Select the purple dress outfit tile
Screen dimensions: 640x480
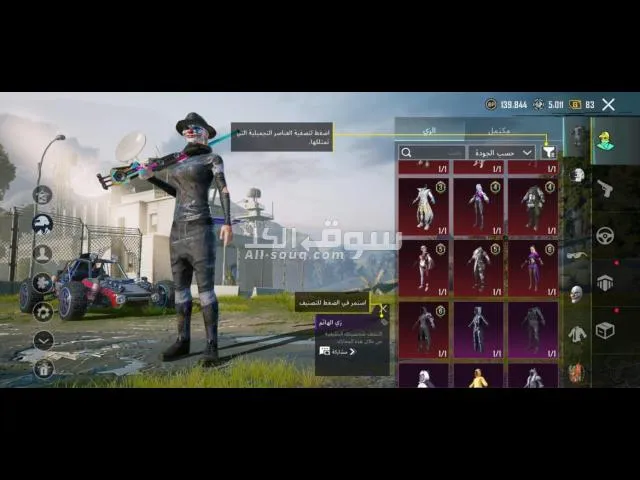(x=533, y=266)
